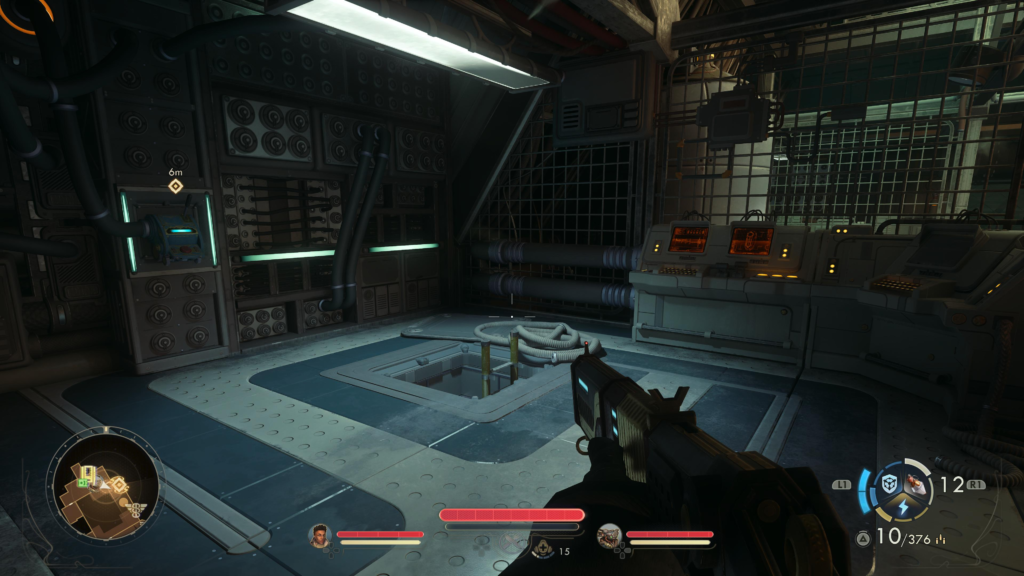The height and width of the screenshot is (576, 1024).
Task: Select the throwable item in the wheel
Action: pyautogui.click(x=915, y=485)
